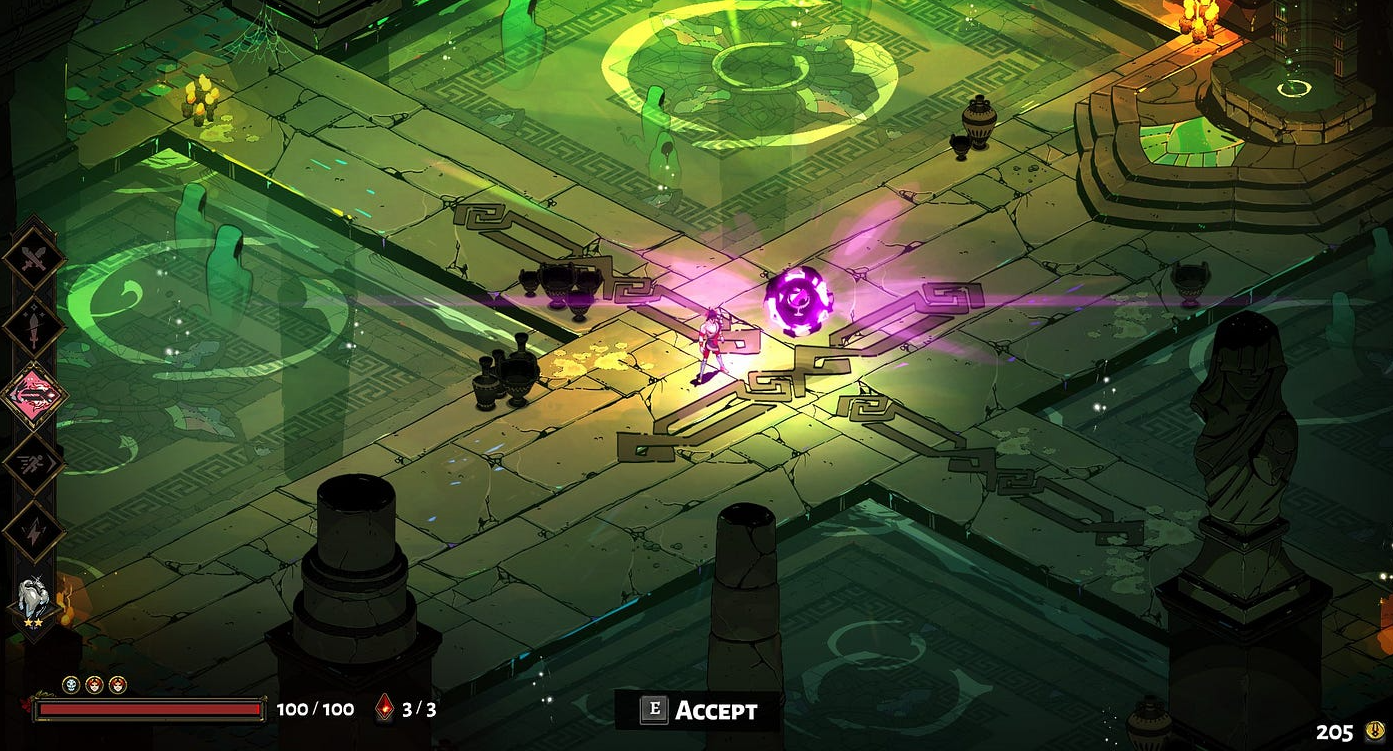Select the lightning bolt Call boon slot
Screen dimensions: 1393x751
coord(34,530)
